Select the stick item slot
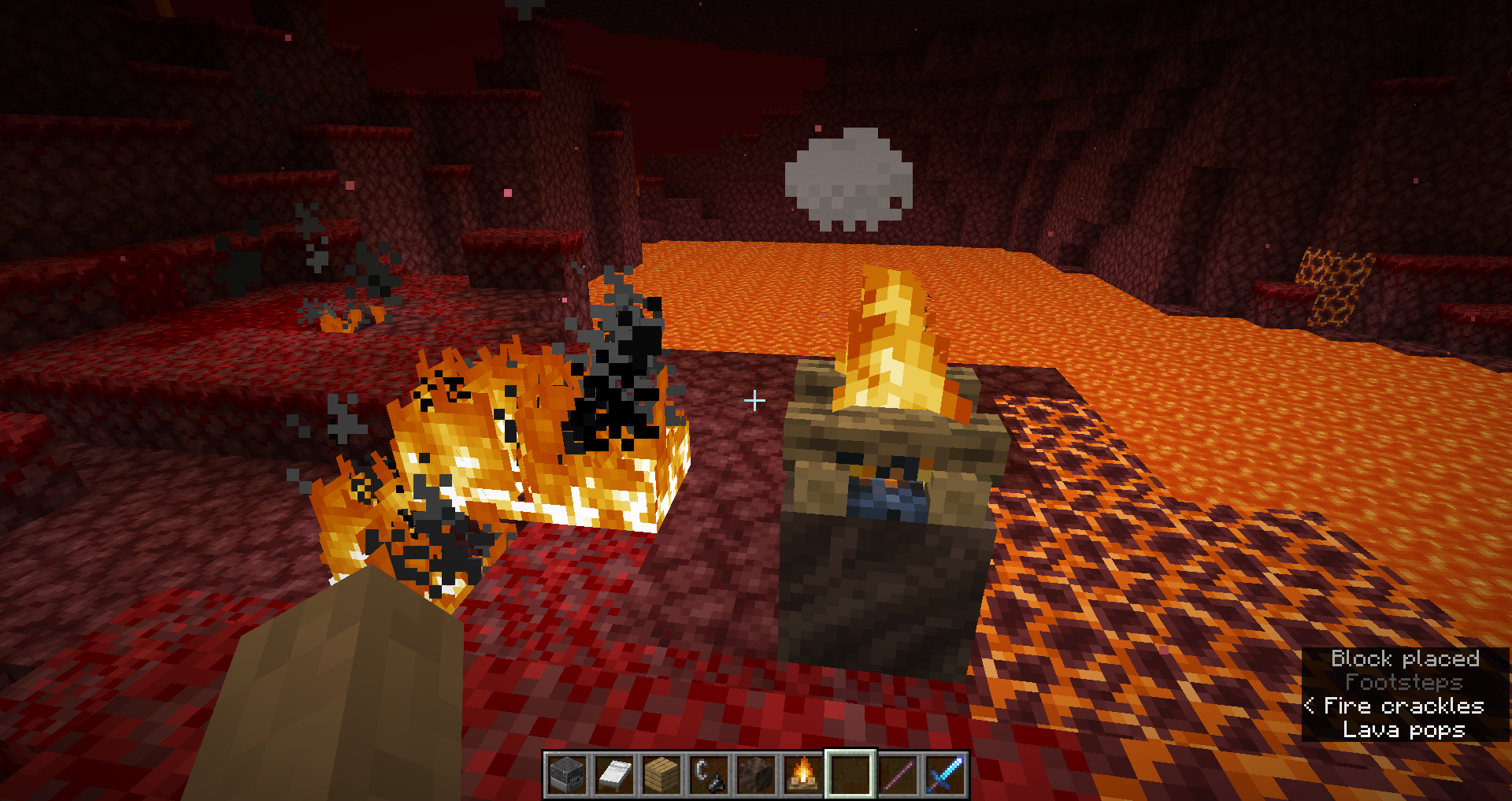The width and height of the screenshot is (1512, 801). coord(898,775)
